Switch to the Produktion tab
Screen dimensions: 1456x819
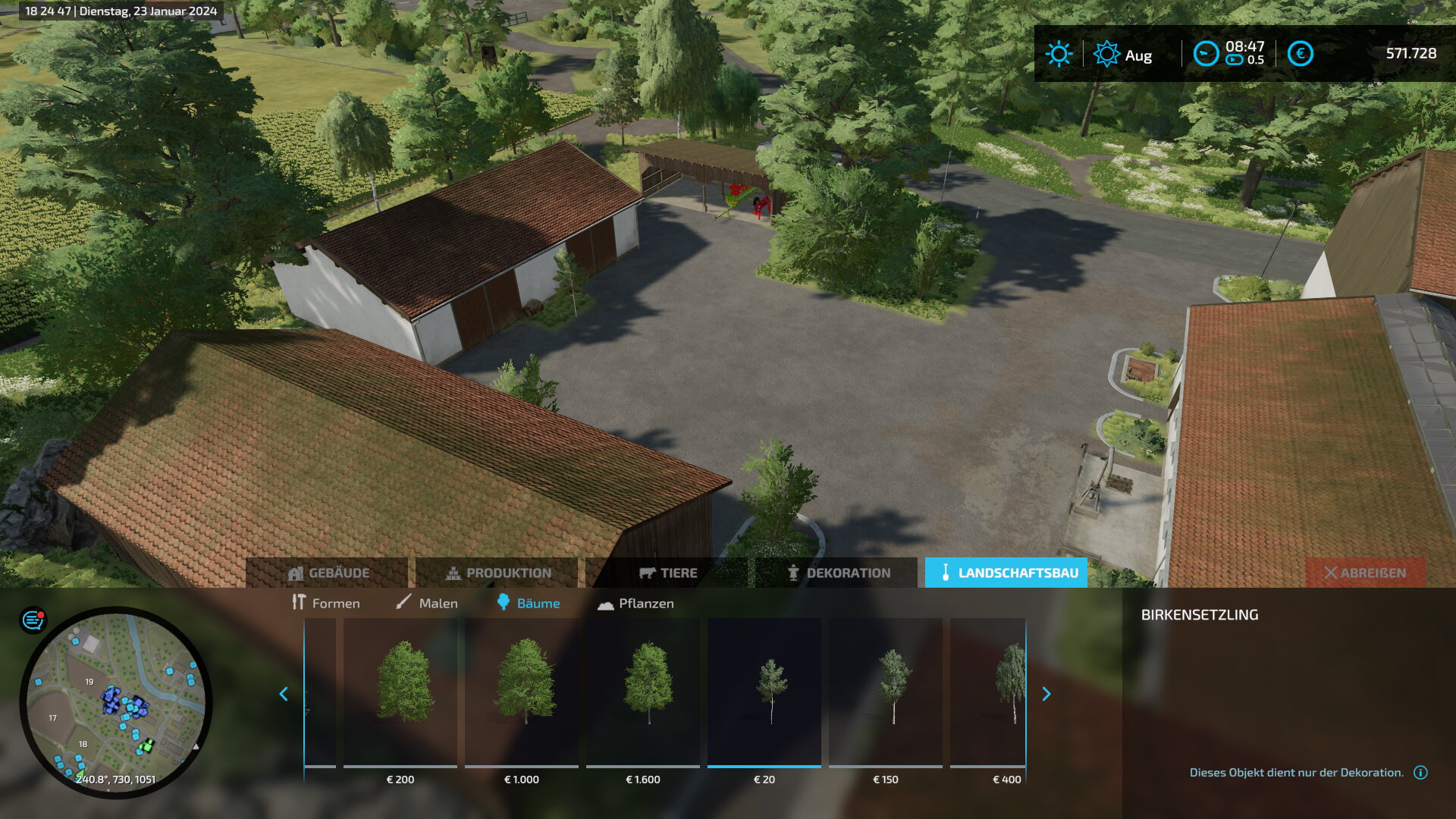[497, 573]
